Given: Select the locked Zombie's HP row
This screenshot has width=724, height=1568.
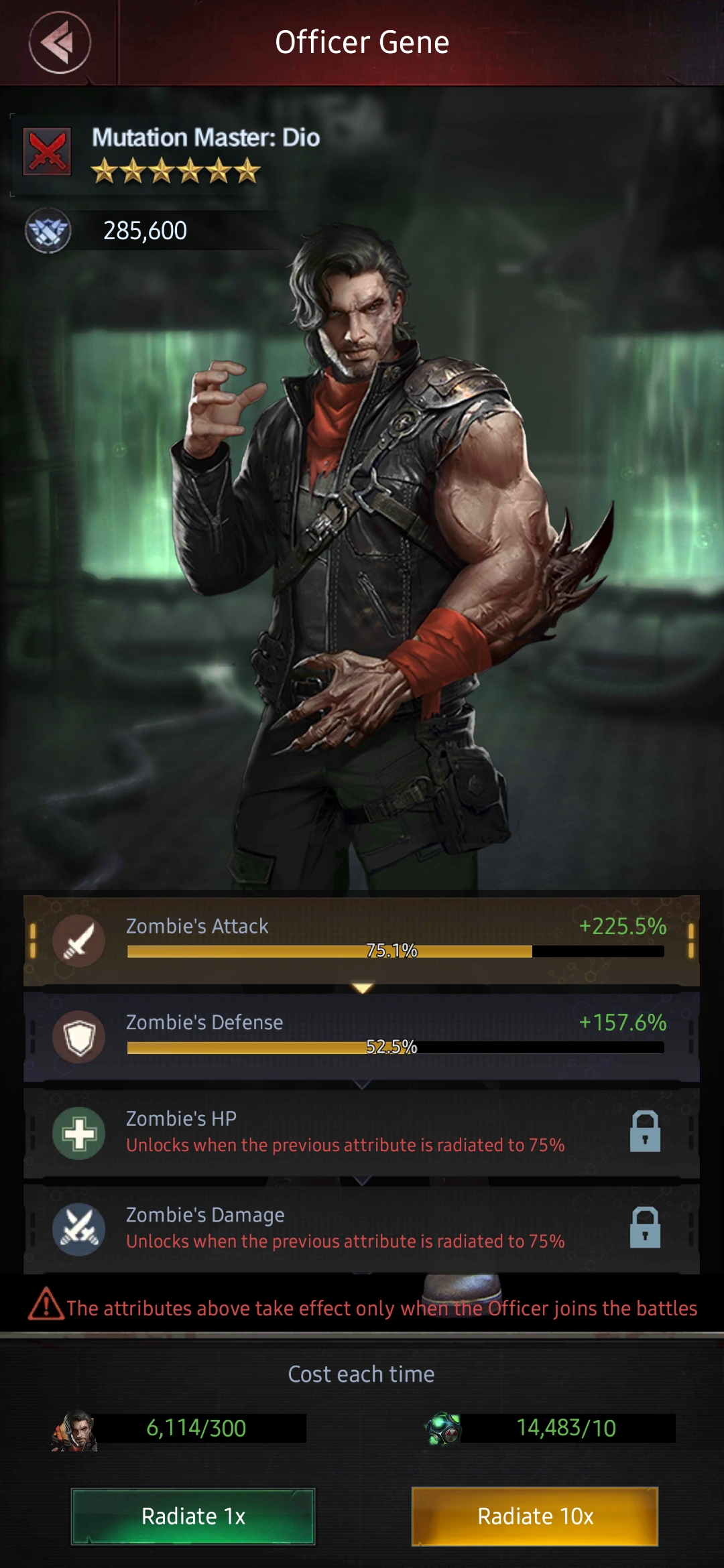Looking at the screenshot, I should (x=361, y=1132).
